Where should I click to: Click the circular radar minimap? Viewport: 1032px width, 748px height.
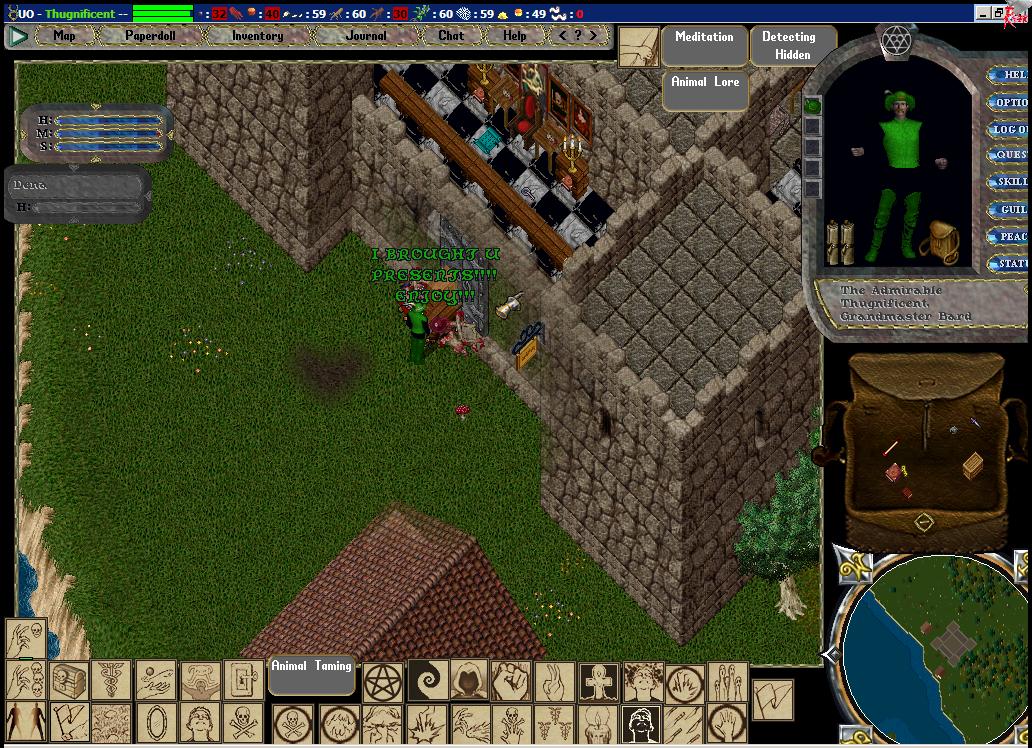pos(935,650)
